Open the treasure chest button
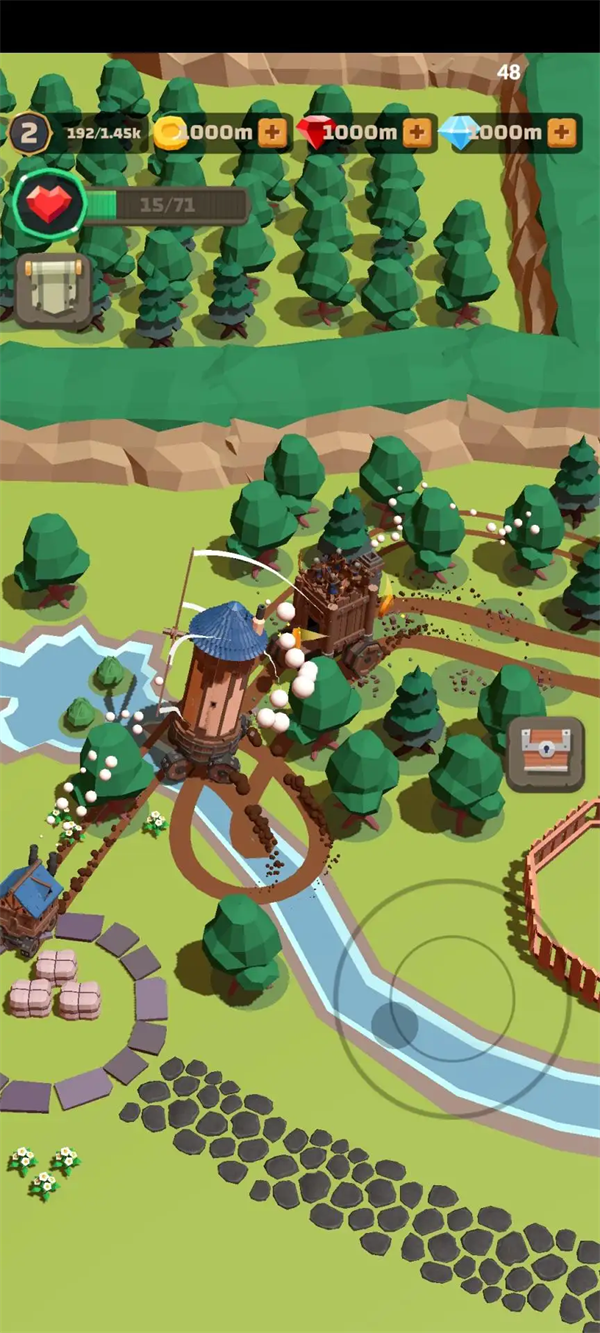600x1333 pixels. tap(545, 753)
